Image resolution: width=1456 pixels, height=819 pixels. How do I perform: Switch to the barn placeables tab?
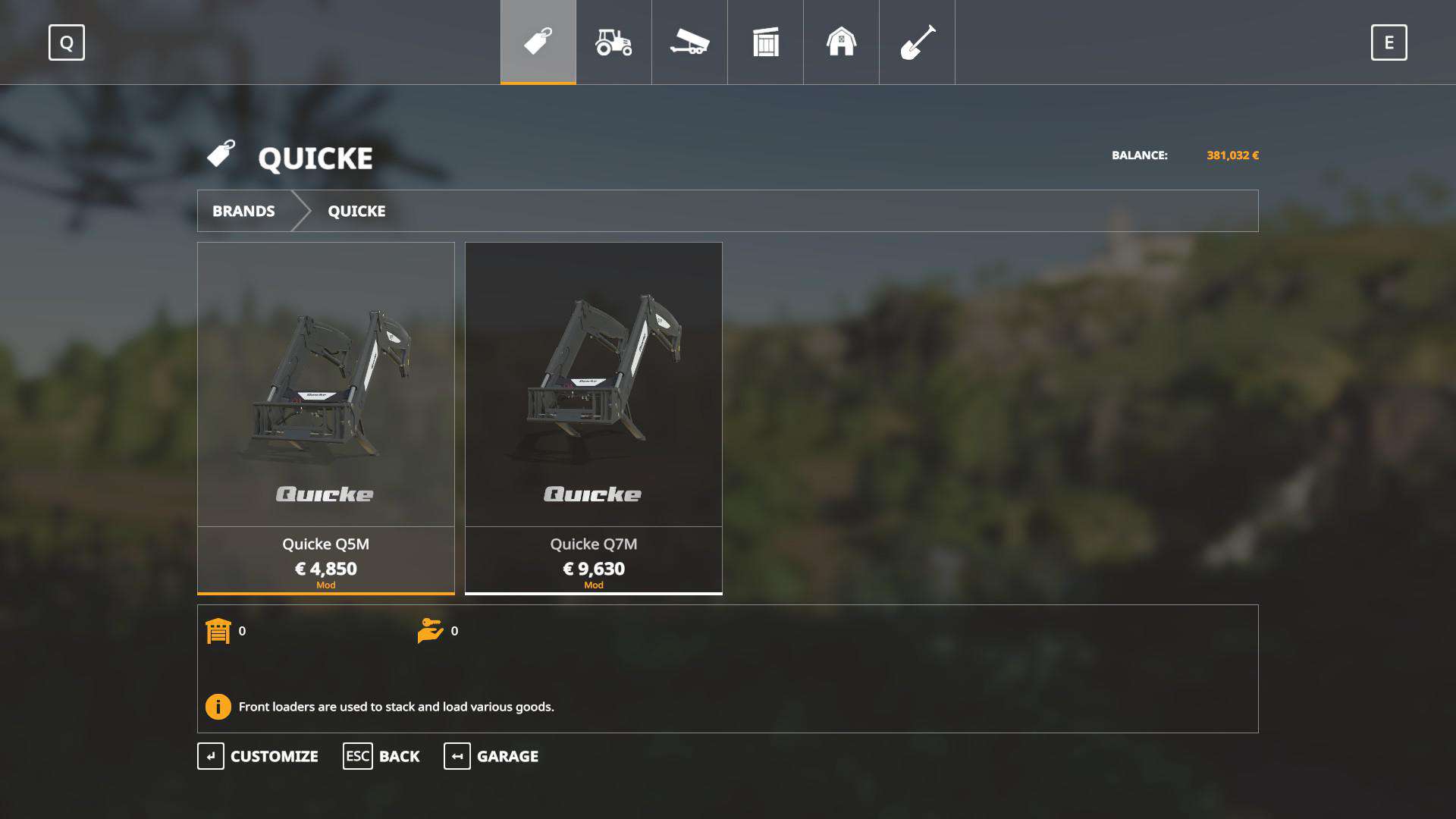tap(841, 42)
